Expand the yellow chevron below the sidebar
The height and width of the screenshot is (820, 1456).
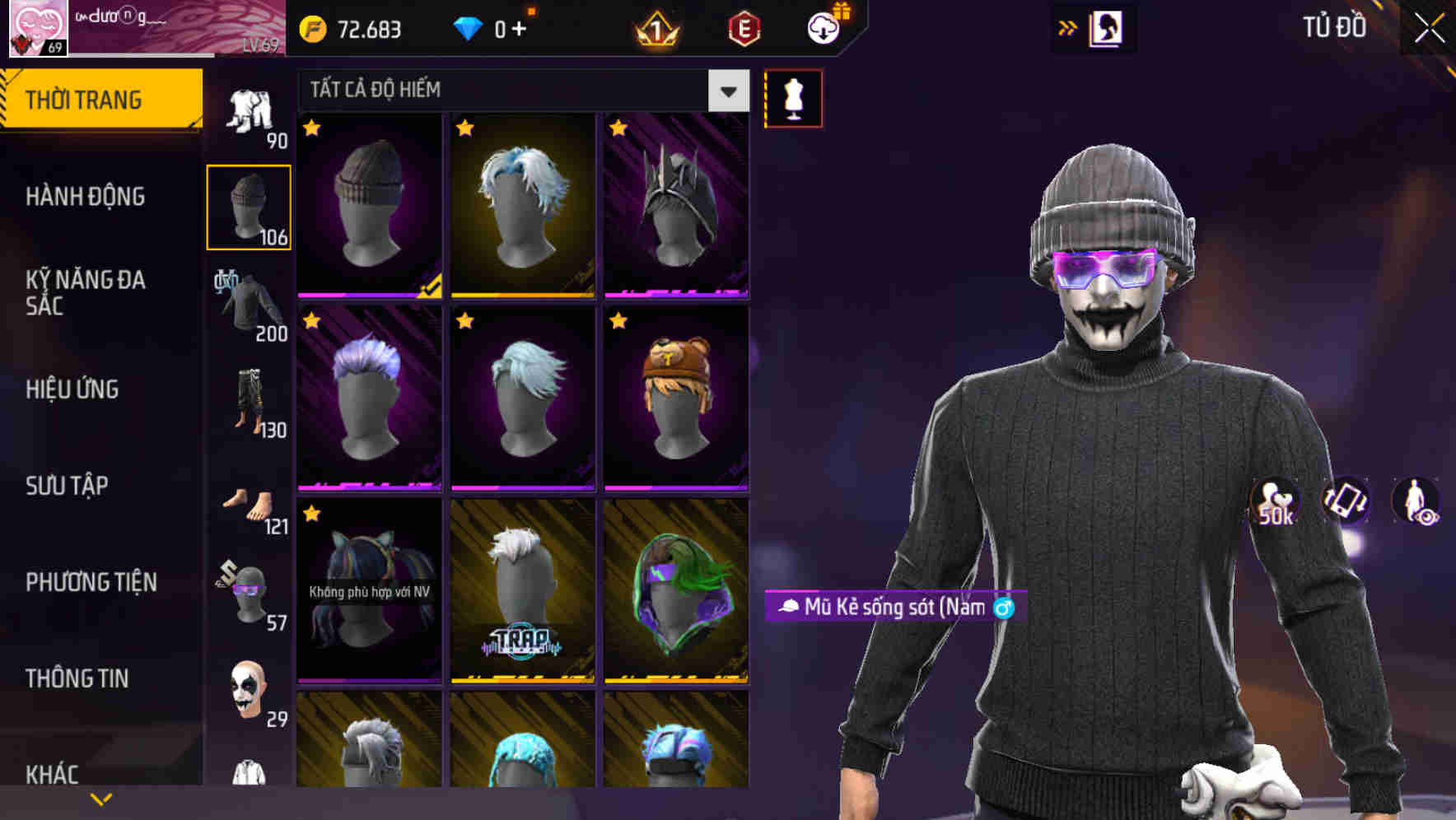[101, 797]
